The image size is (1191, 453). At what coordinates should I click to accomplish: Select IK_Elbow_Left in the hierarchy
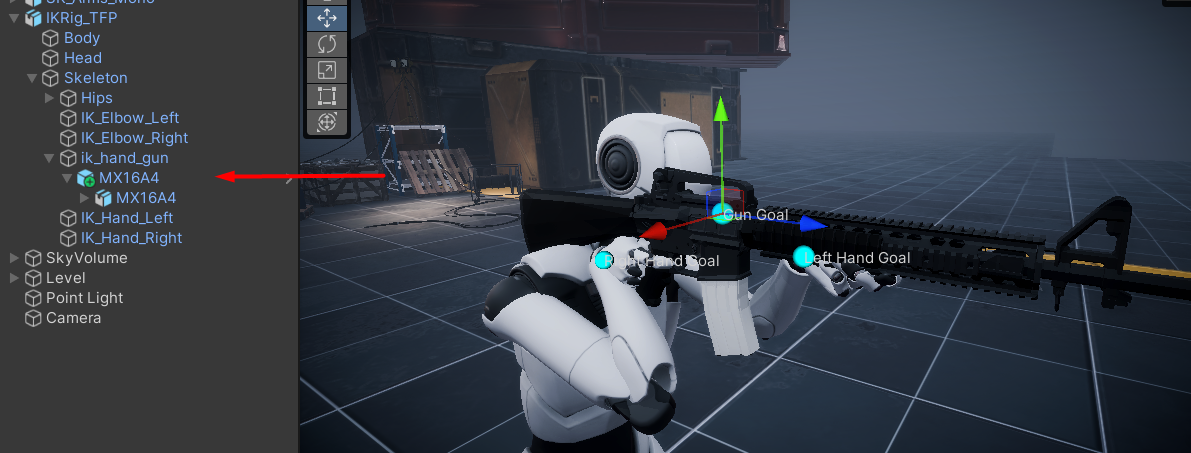click(x=130, y=118)
